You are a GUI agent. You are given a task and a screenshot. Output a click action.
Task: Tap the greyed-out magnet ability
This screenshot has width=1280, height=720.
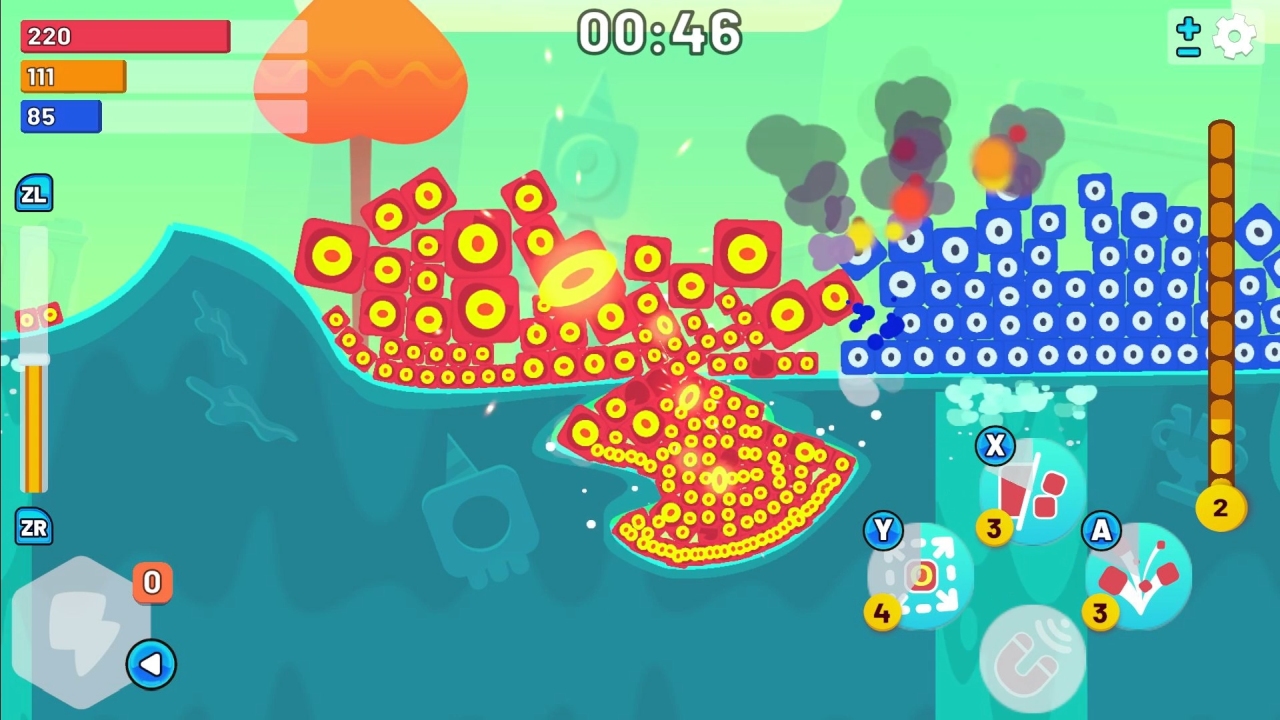pos(1035,655)
